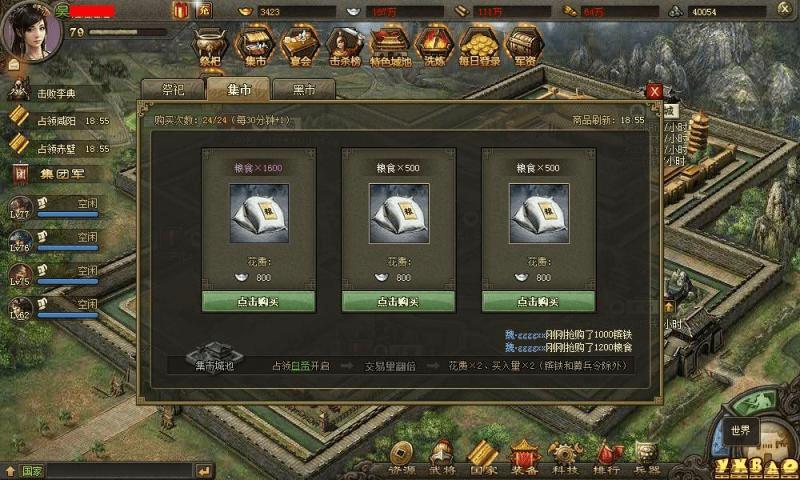Open the 军资 military supplies chest
This screenshot has height=480, width=800.
523,46
